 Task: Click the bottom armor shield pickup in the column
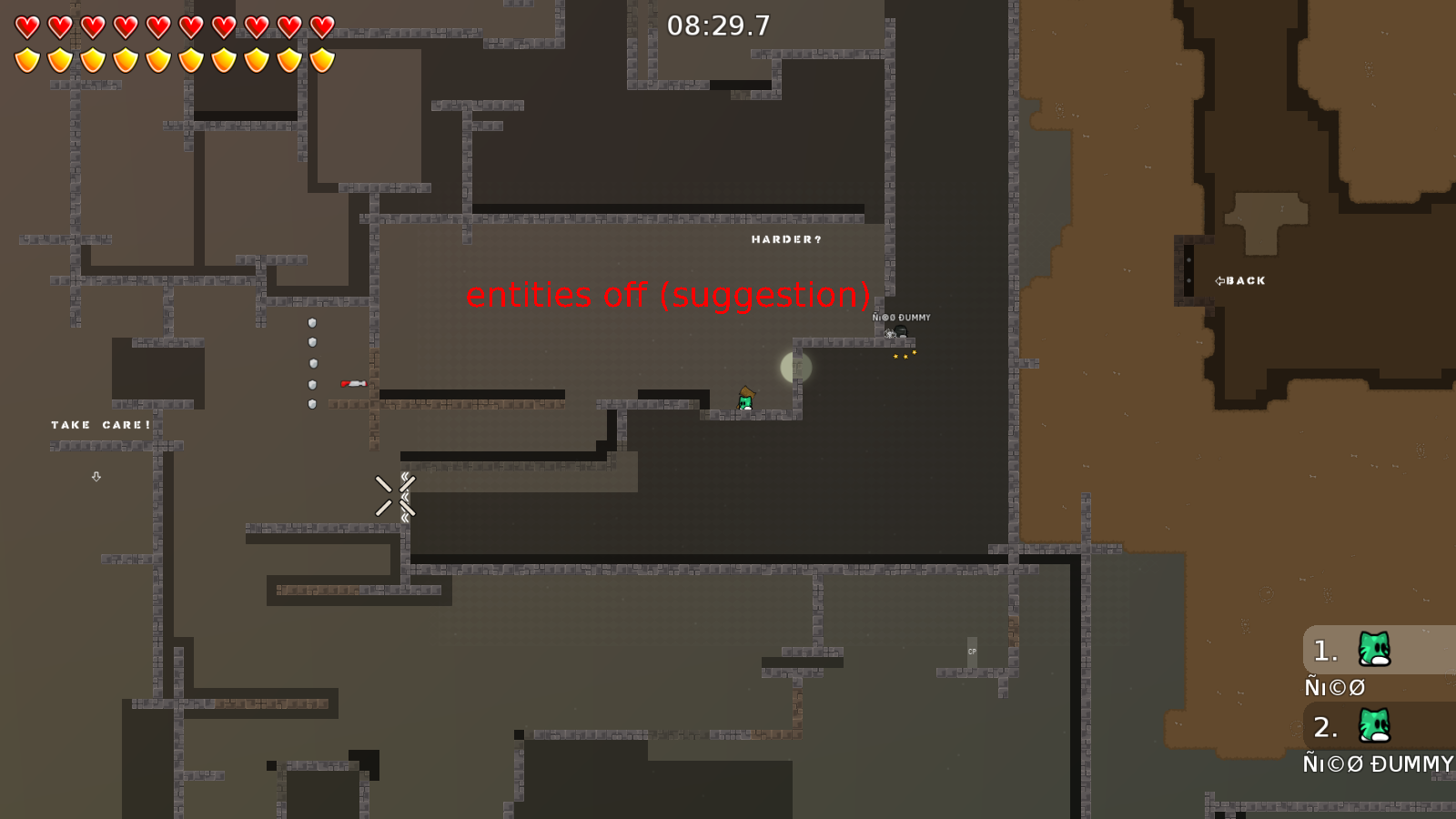(x=310, y=403)
